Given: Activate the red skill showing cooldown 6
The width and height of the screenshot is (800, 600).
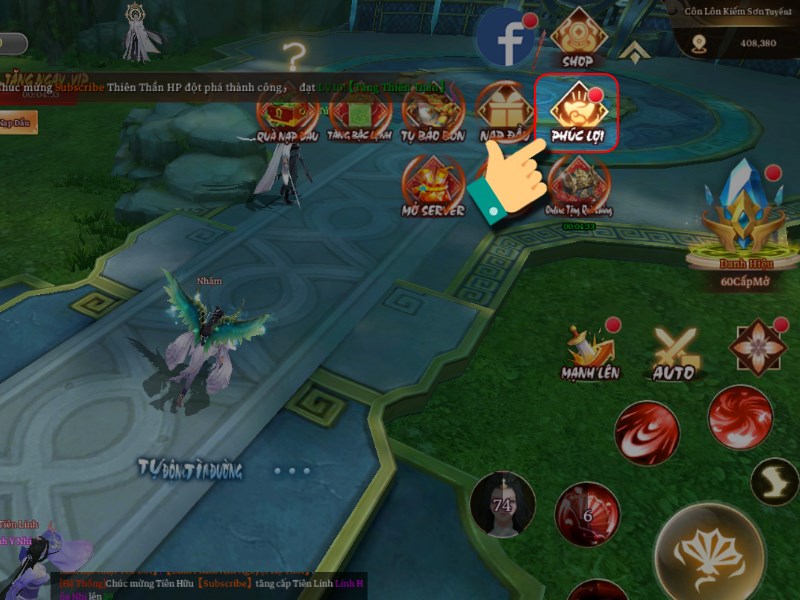Looking at the screenshot, I should (589, 515).
